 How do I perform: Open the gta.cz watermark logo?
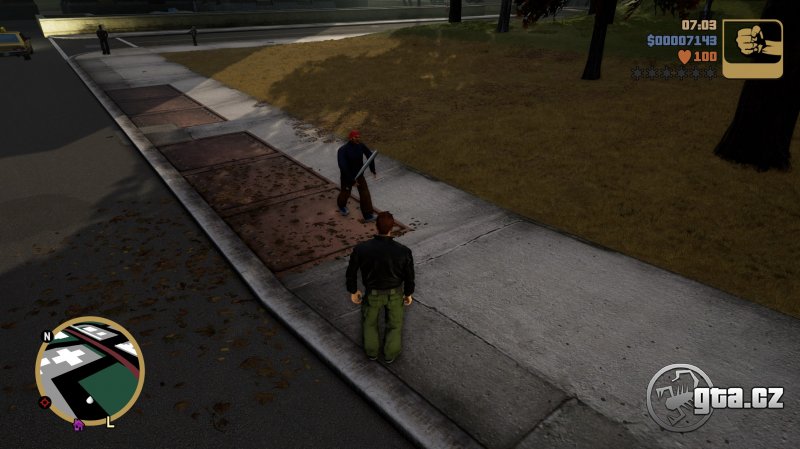(x=714, y=398)
